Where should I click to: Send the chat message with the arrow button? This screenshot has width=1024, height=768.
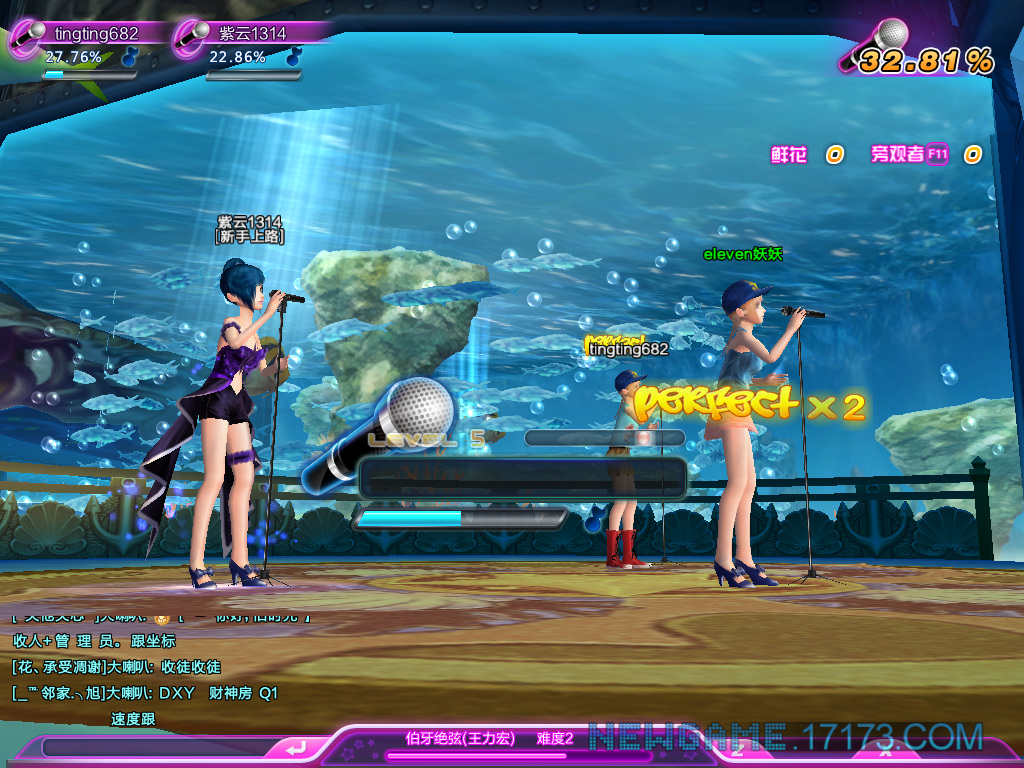click(x=294, y=748)
